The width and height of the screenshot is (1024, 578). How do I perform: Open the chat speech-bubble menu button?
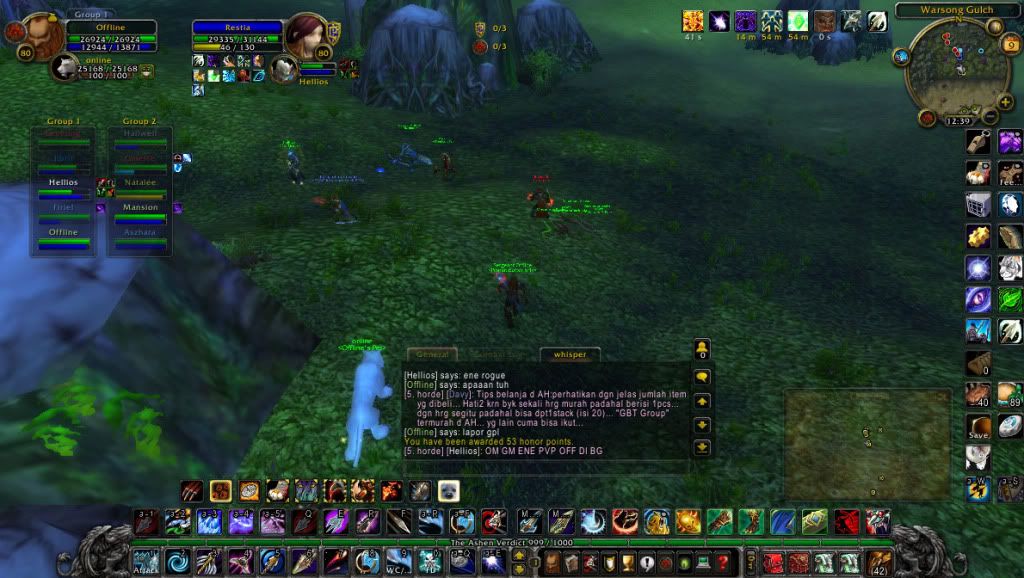702,377
